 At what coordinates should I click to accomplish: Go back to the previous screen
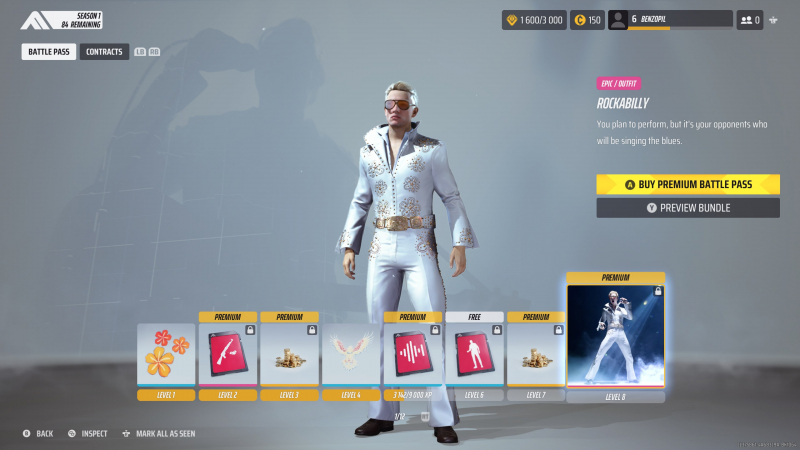click(38, 434)
